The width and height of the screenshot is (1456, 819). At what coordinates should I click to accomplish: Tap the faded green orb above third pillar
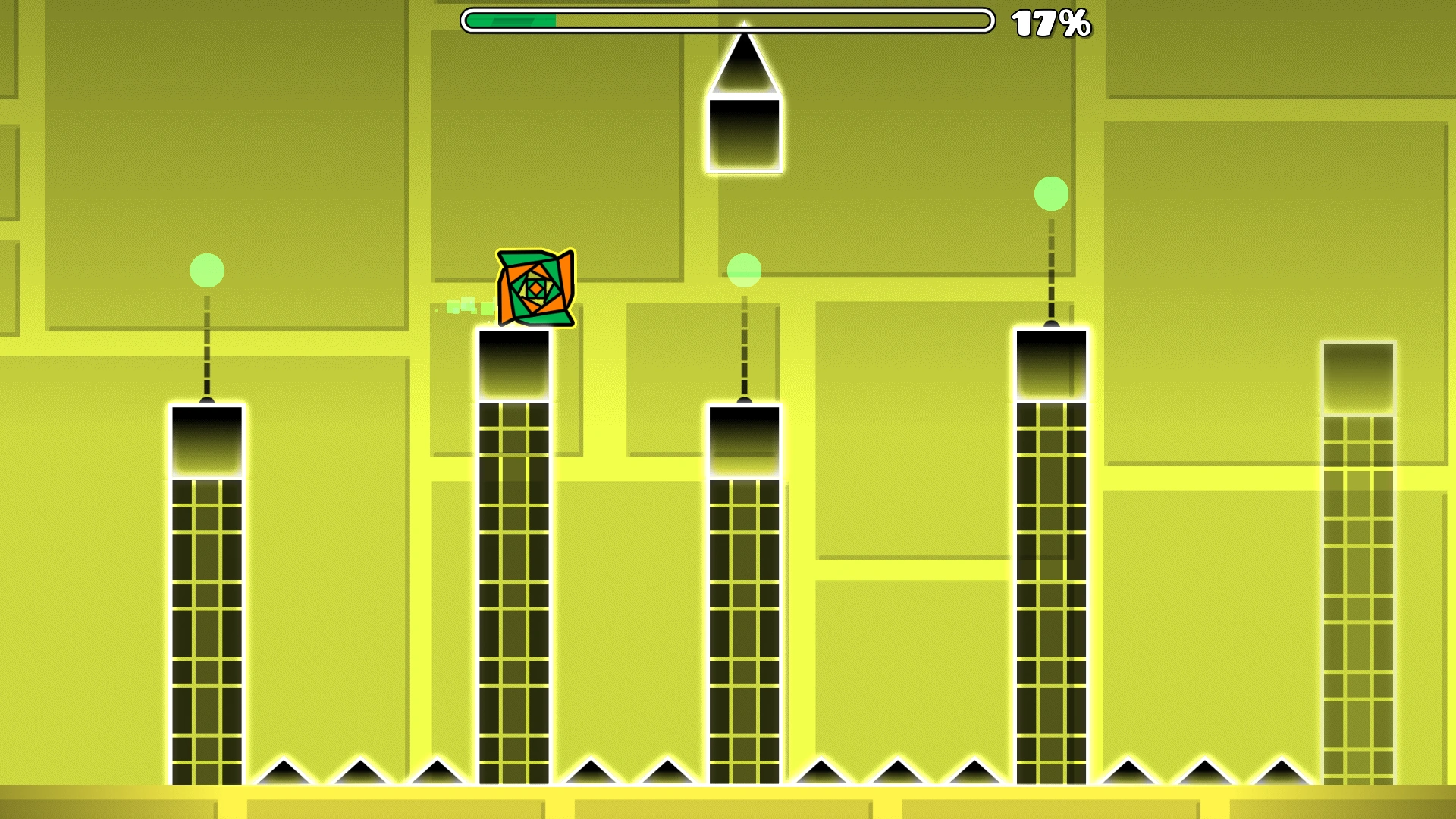click(x=743, y=271)
